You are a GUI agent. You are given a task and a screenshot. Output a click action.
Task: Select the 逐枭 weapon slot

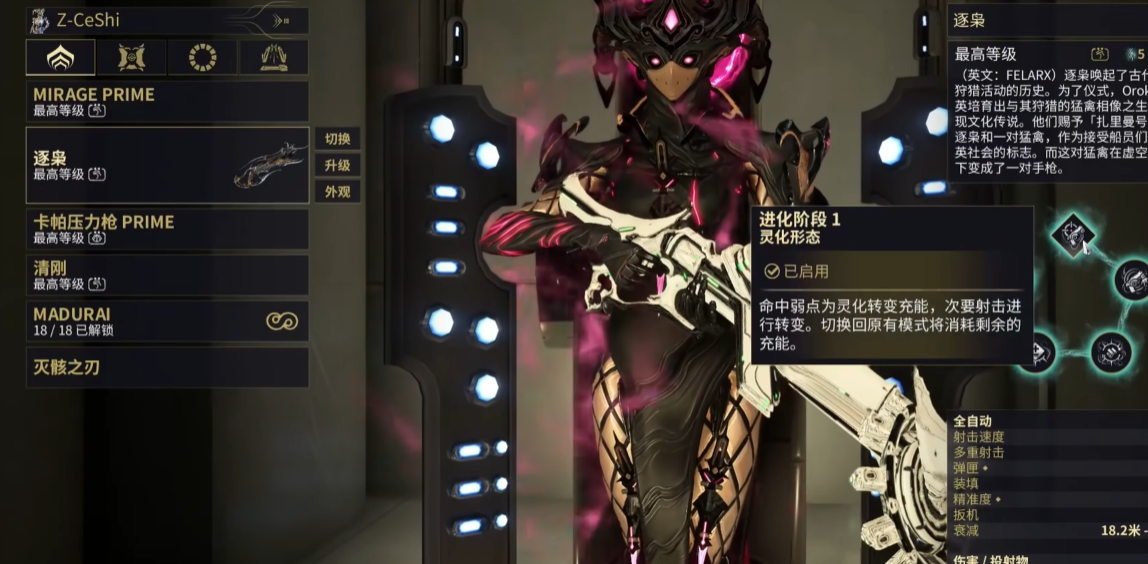pyautogui.click(x=166, y=165)
